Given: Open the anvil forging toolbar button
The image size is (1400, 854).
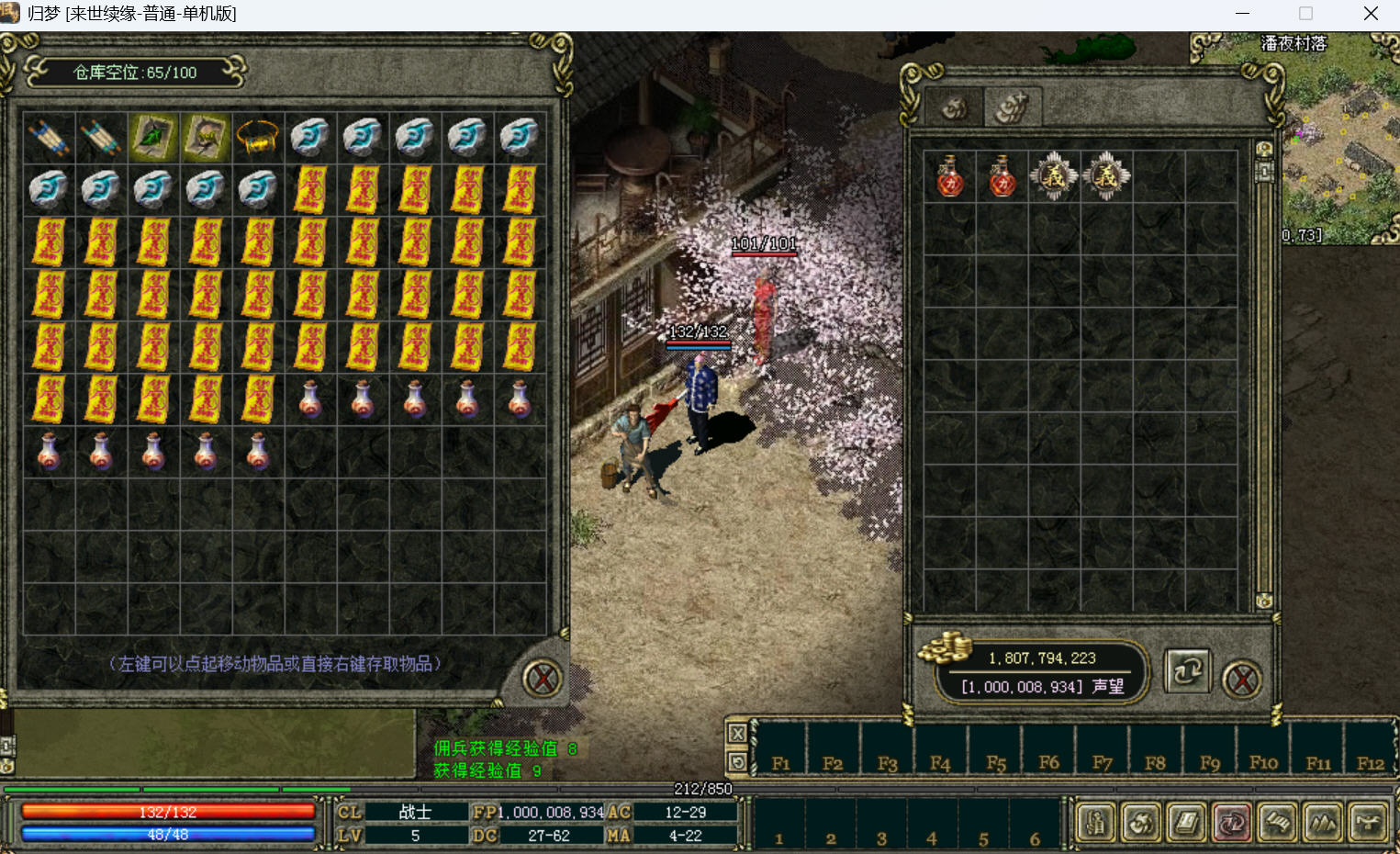Looking at the screenshot, I should point(1368,823).
